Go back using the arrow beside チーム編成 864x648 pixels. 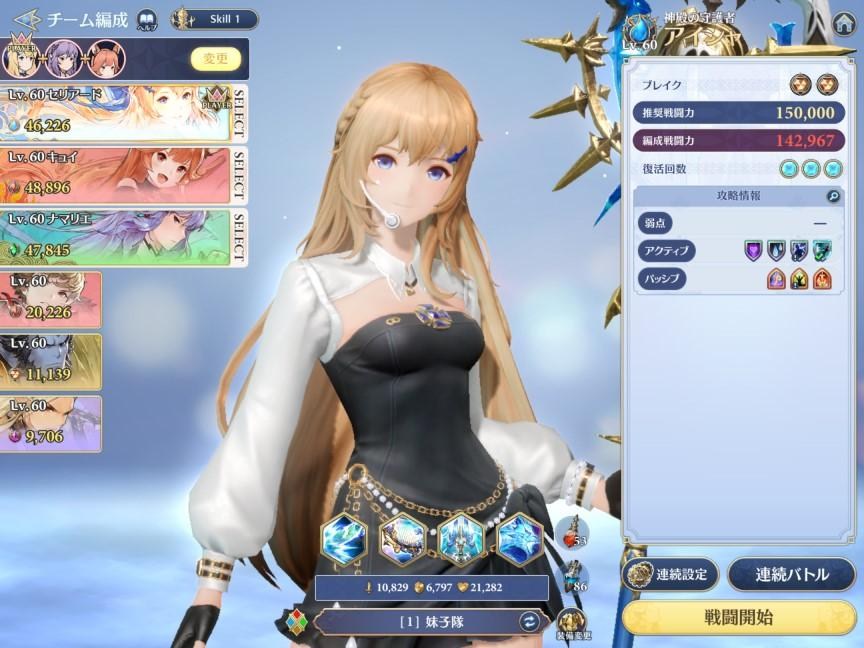(26, 18)
